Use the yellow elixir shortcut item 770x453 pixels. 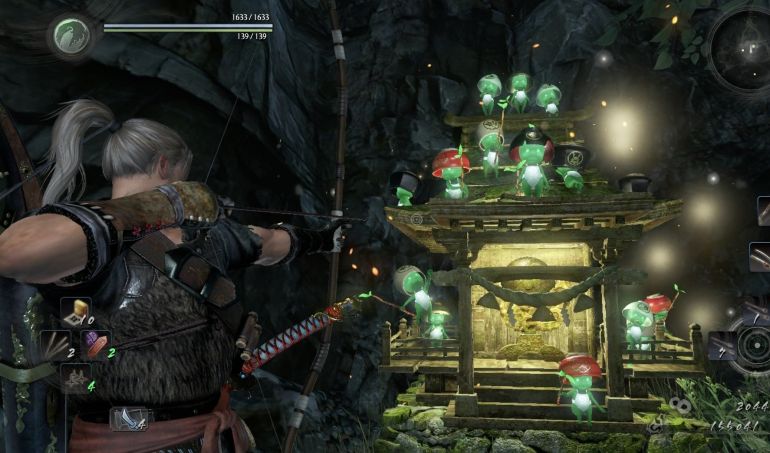(x=76, y=312)
